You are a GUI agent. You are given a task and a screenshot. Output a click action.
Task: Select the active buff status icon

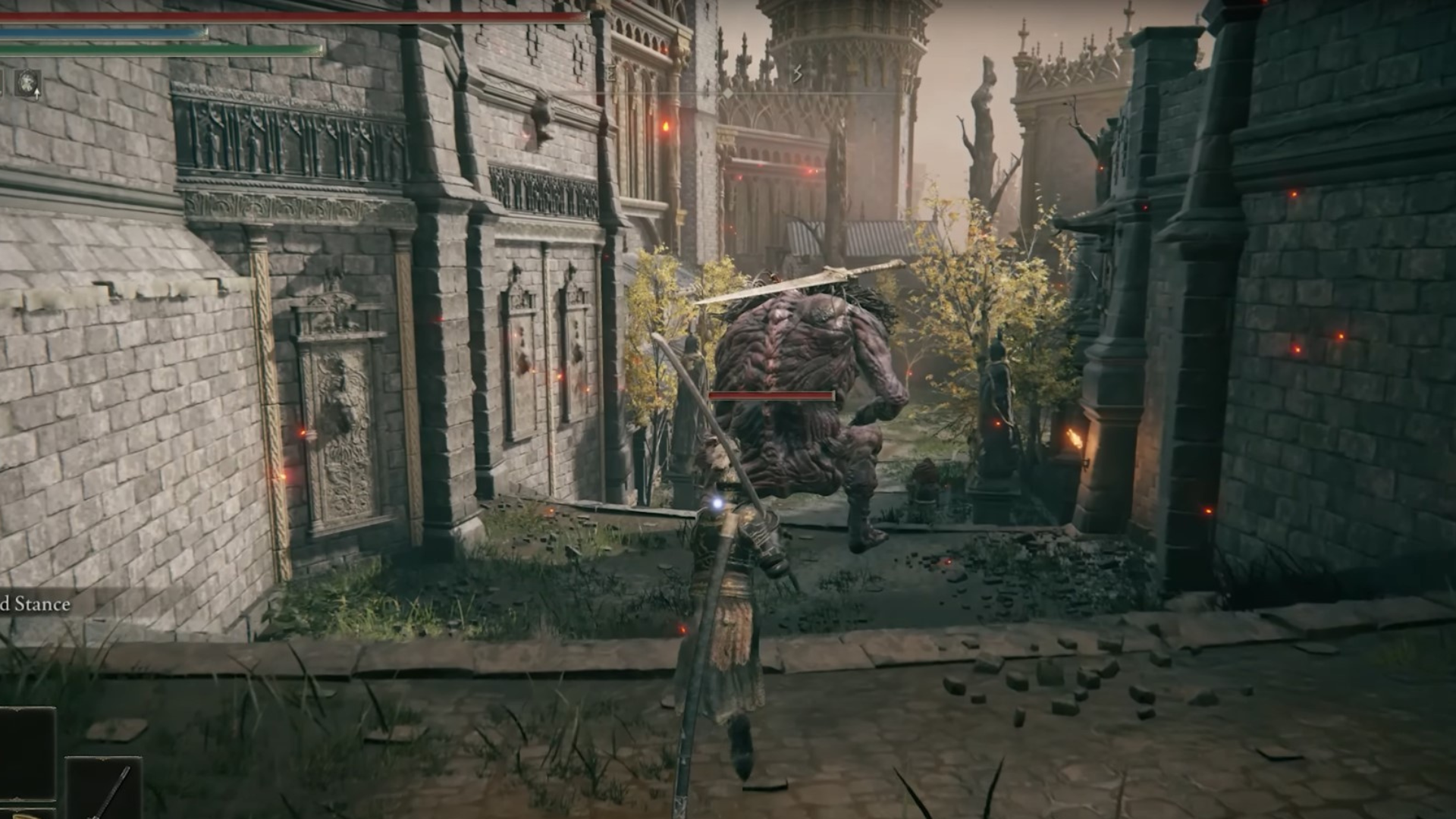[29, 82]
